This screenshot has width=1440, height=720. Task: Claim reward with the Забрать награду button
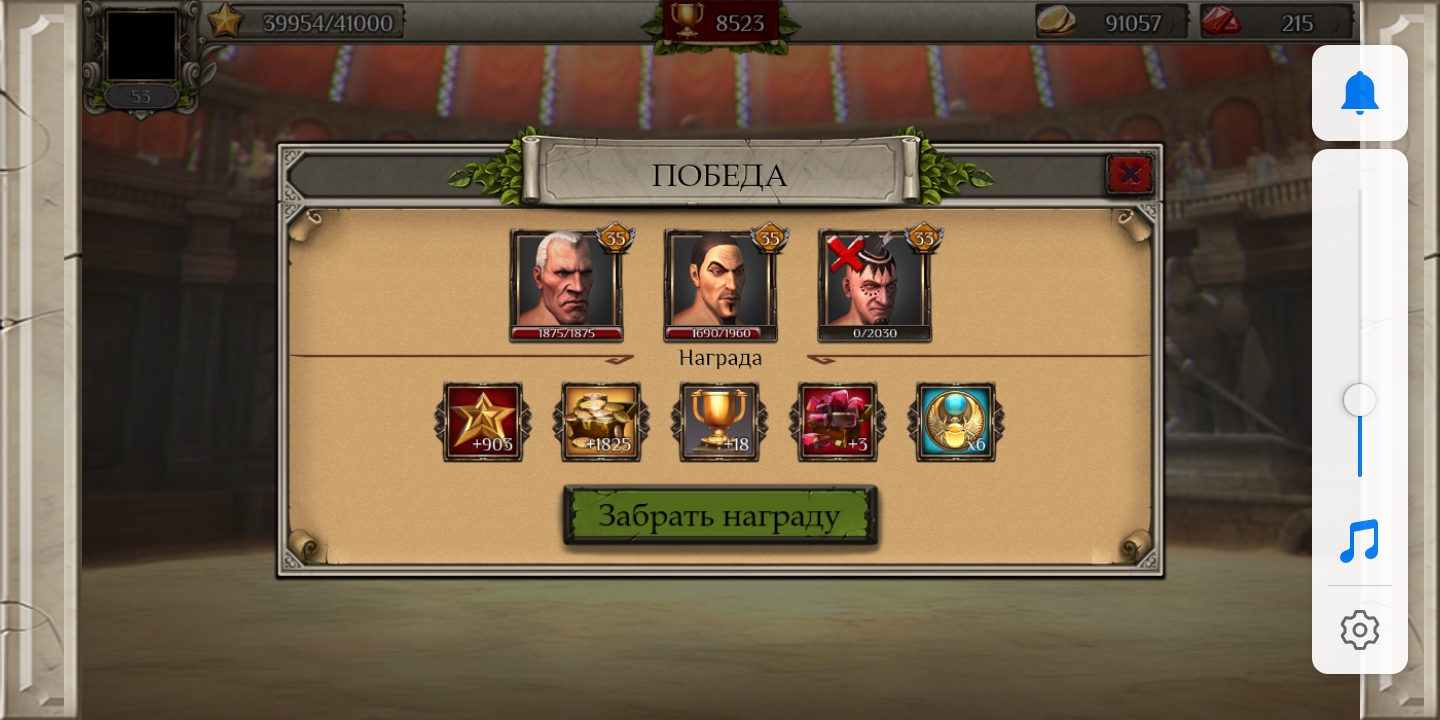coord(720,516)
